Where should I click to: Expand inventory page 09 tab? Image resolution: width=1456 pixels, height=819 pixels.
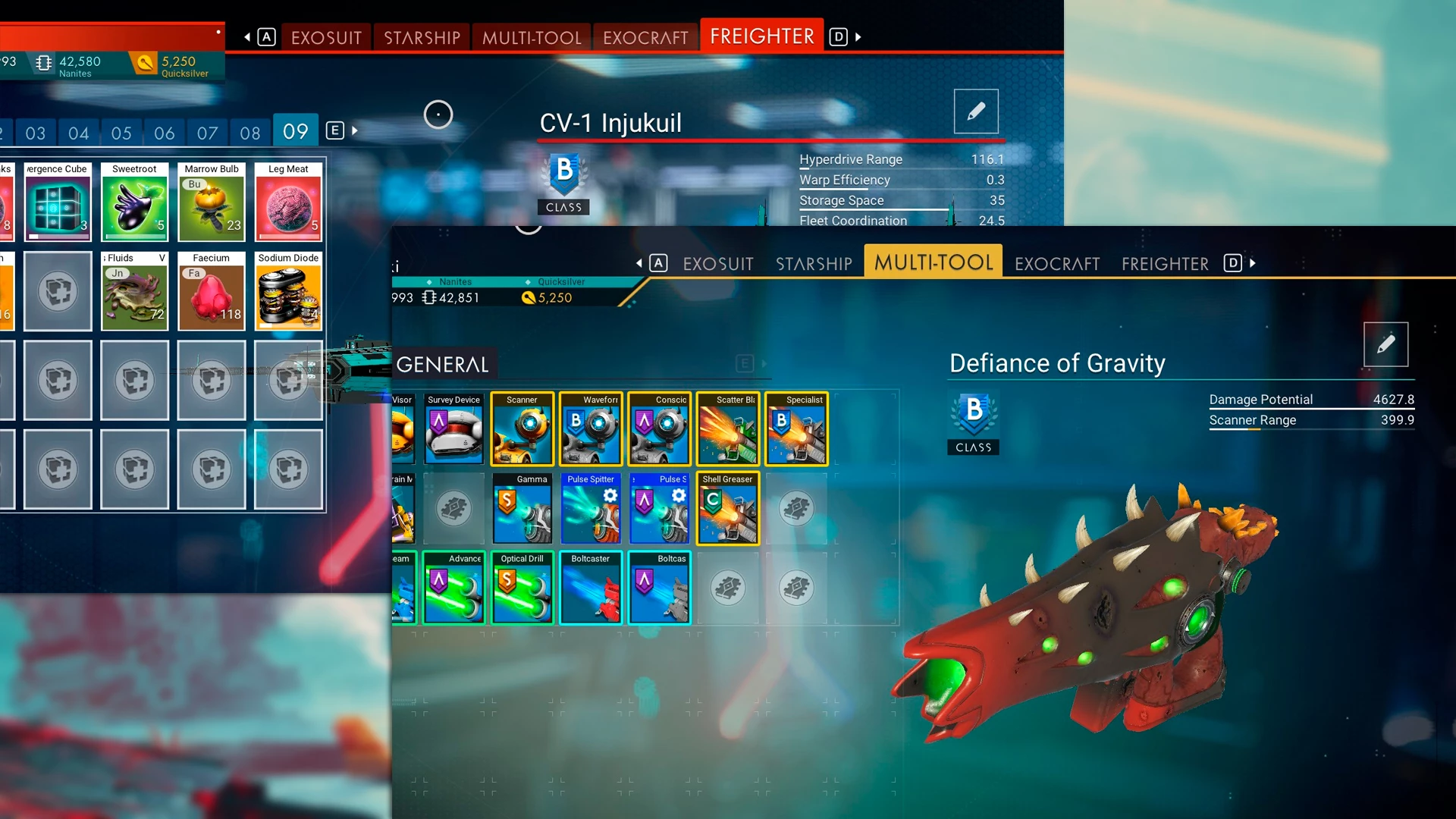coord(295,130)
